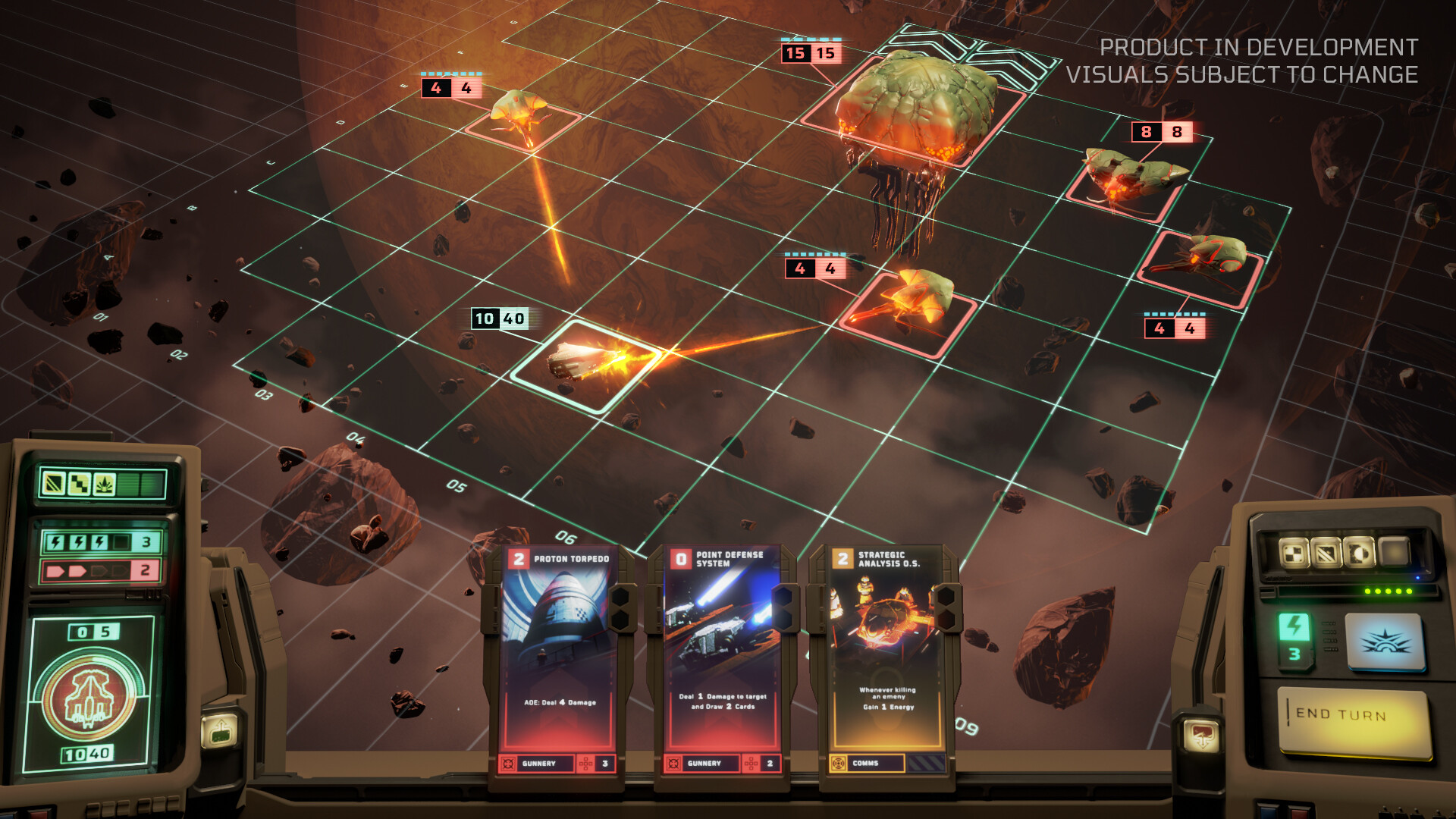The width and height of the screenshot is (1456, 819).
Task: Click the diagonal-stripe icon on right console
Action: (x=1325, y=552)
